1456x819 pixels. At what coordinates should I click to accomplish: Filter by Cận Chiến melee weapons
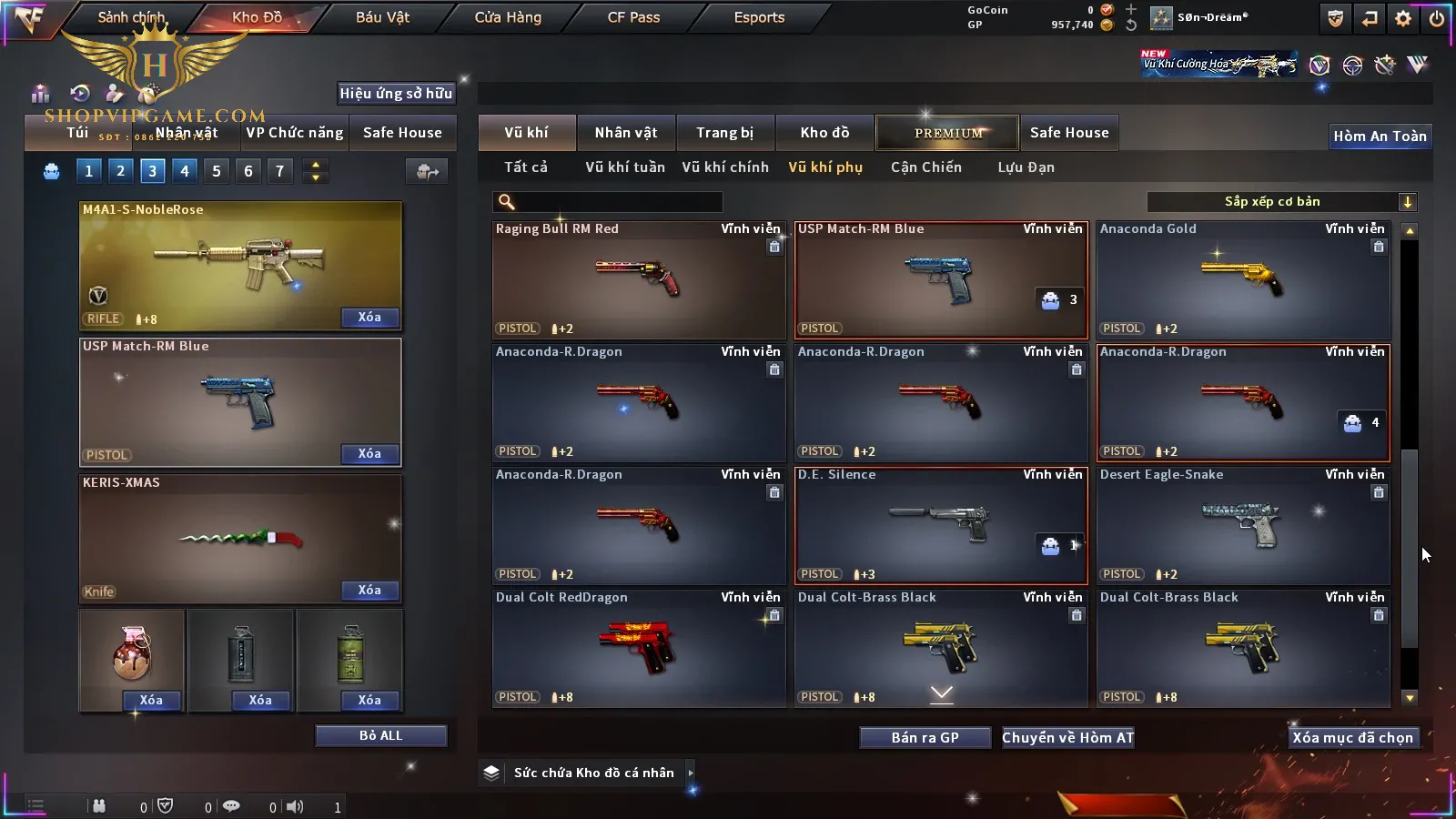[x=925, y=167]
